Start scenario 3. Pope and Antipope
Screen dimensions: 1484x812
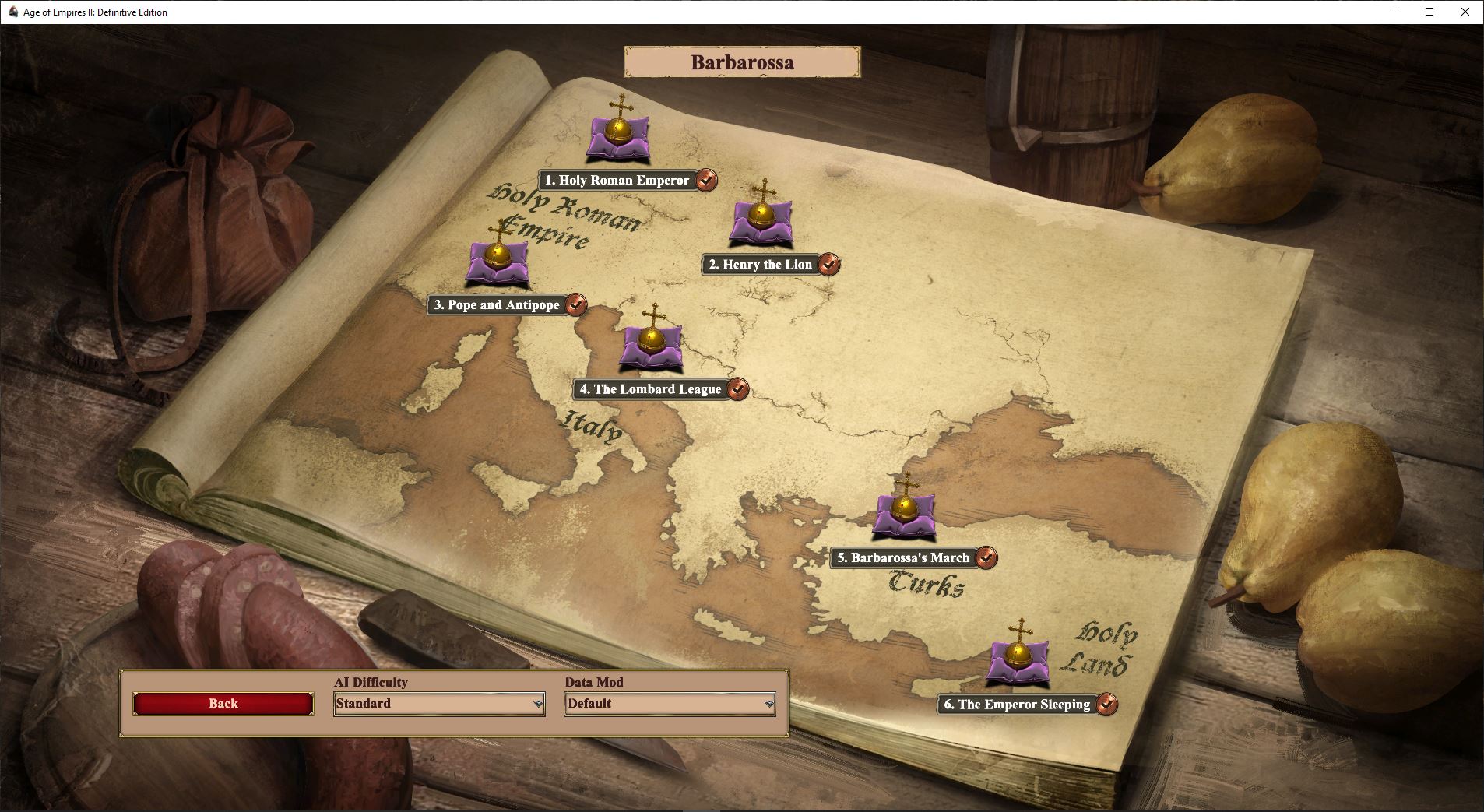point(497,305)
